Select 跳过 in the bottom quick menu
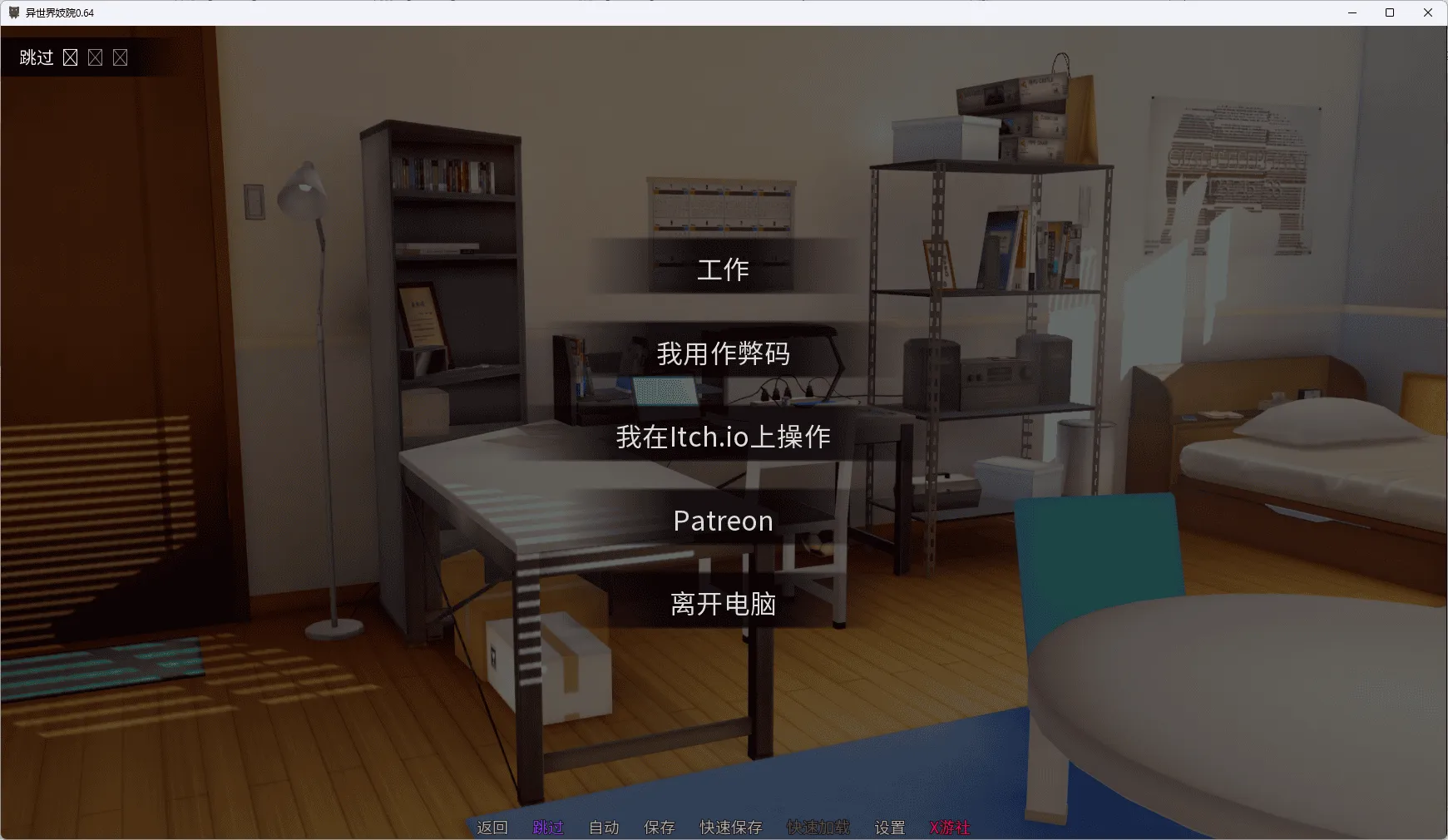The width and height of the screenshot is (1448, 840). click(547, 828)
